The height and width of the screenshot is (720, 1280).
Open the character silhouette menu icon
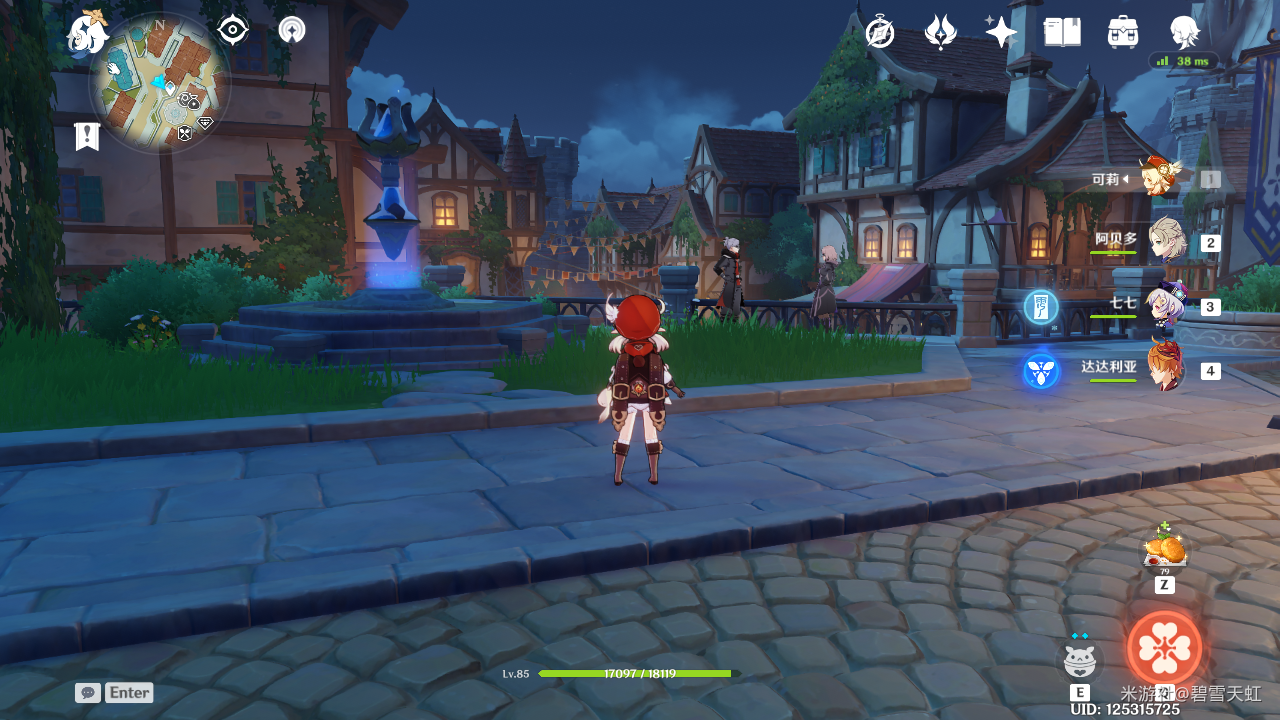(1185, 32)
